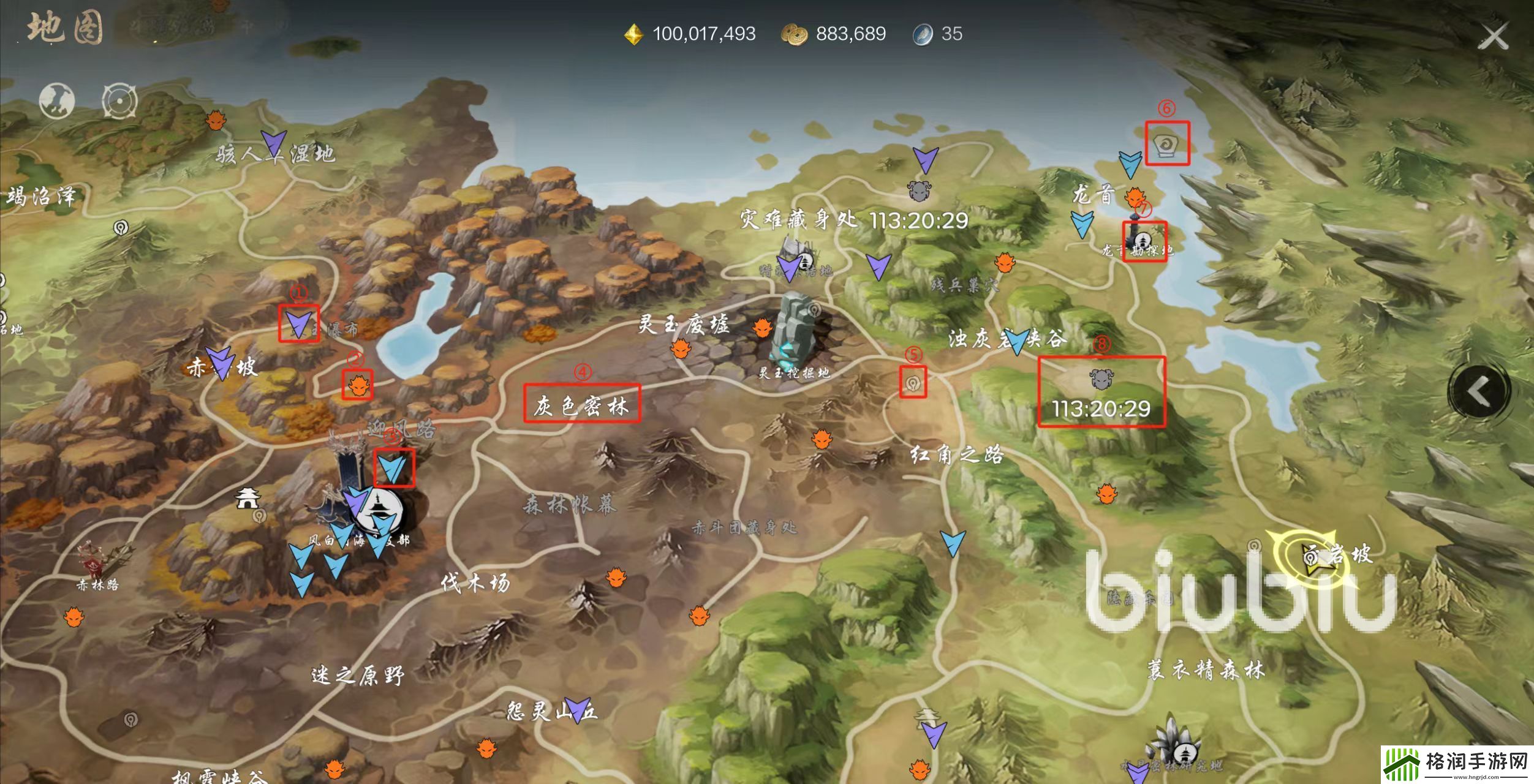Pick the waypoint marker numbered ⑤
This screenshot has height=784, width=1534.
912,384
